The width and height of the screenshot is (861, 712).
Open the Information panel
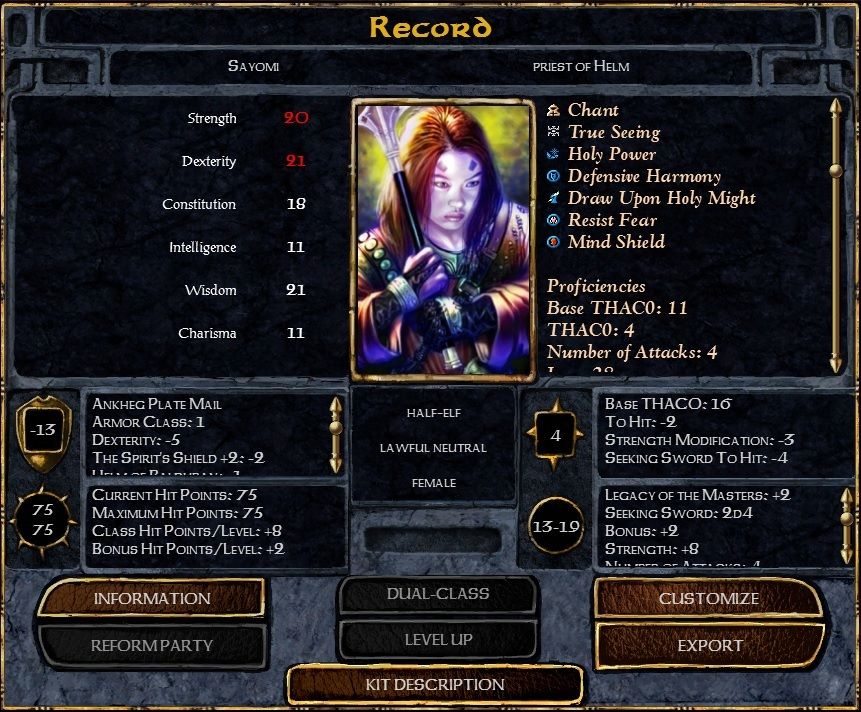(x=152, y=598)
